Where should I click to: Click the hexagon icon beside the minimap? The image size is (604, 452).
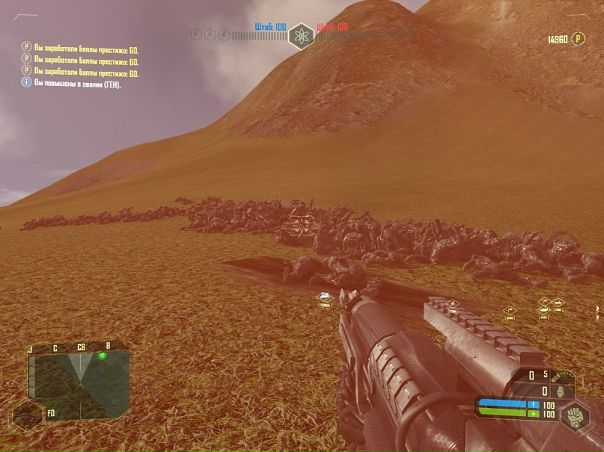(x=27, y=412)
